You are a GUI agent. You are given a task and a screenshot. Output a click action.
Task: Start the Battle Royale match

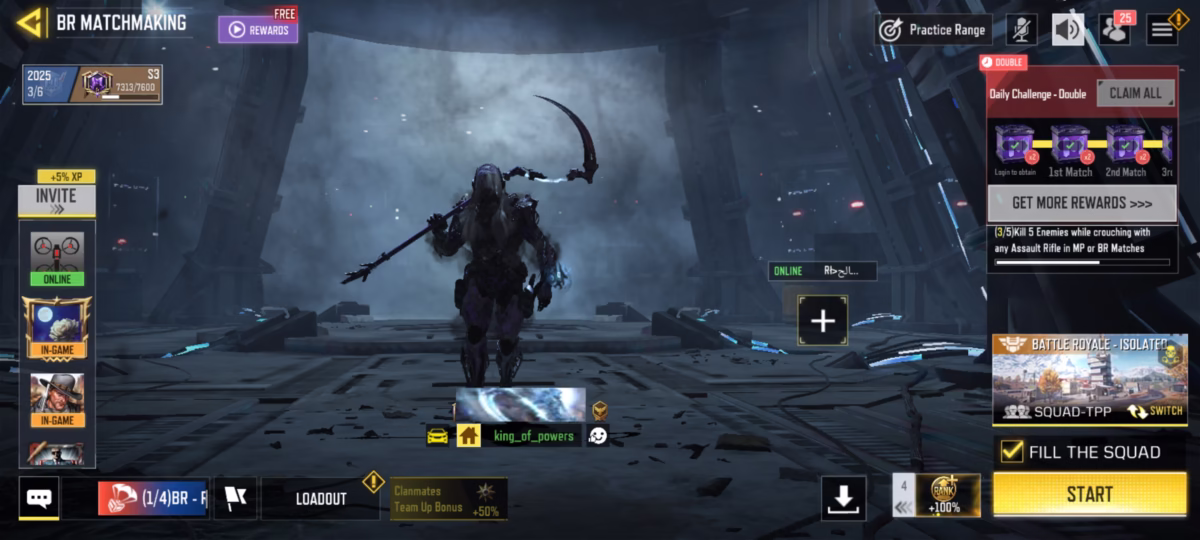[1089, 494]
